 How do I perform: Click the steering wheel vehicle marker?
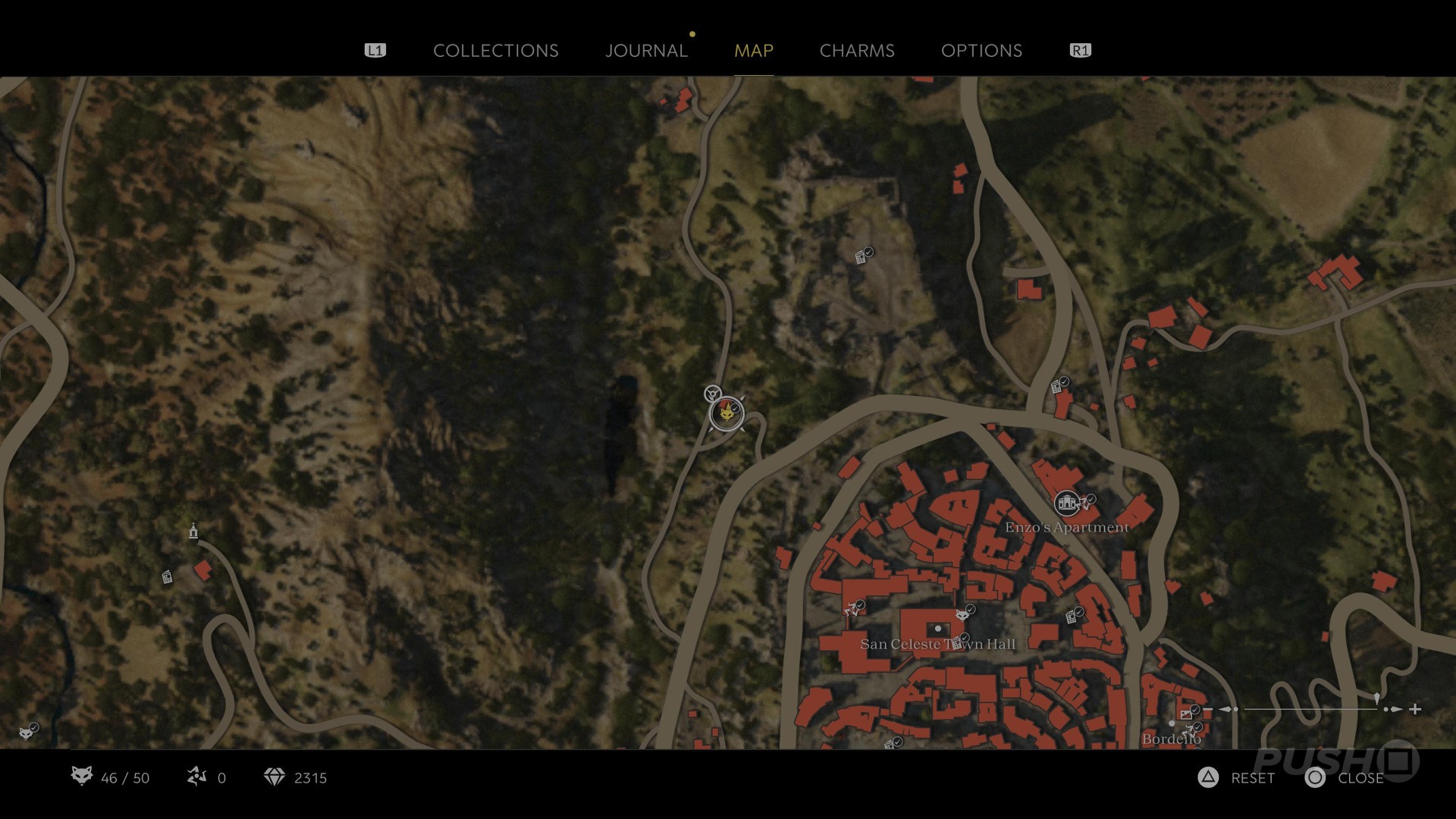tap(712, 394)
